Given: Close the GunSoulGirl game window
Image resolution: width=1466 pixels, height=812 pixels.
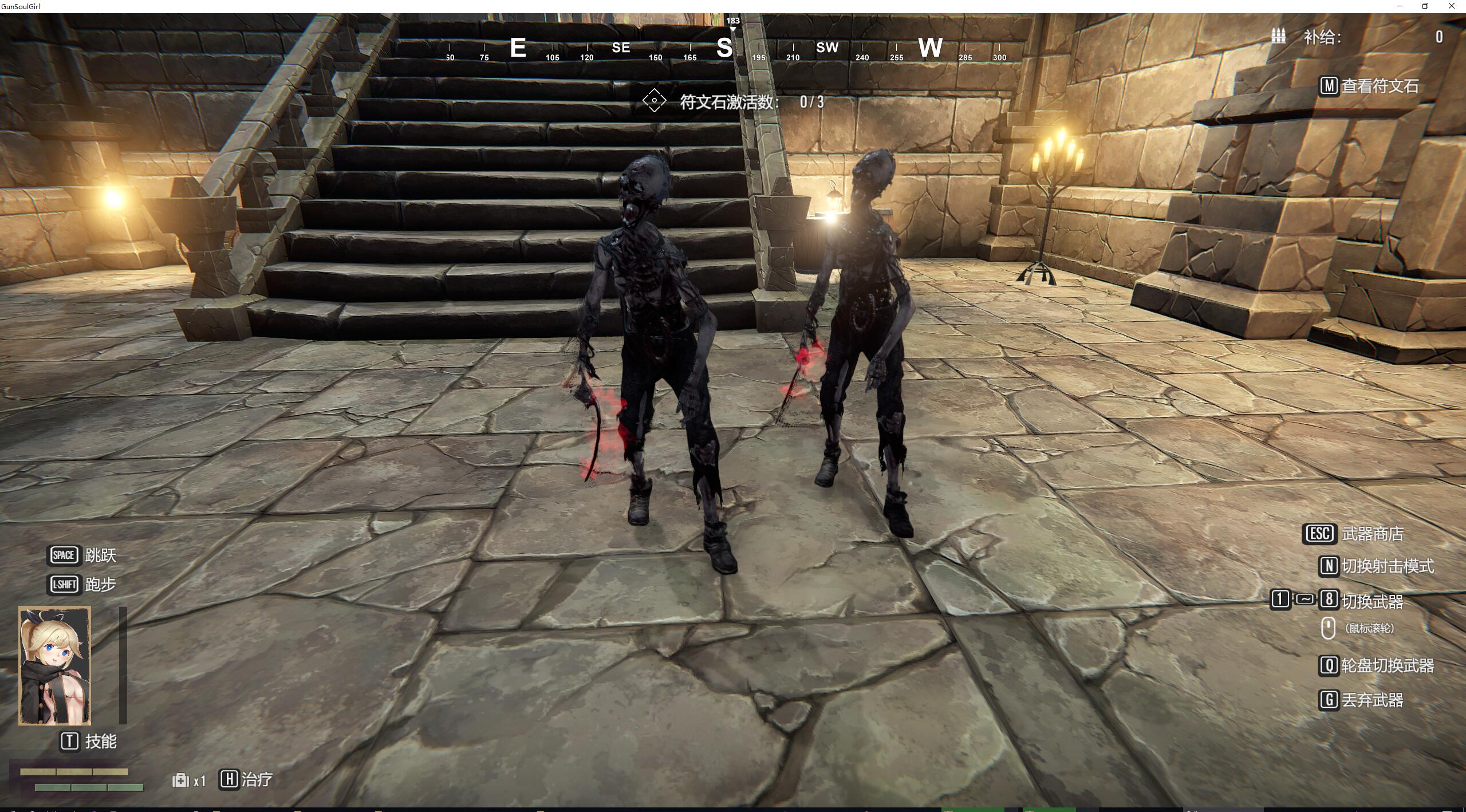Looking at the screenshot, I should click(x=1451, y=6).
